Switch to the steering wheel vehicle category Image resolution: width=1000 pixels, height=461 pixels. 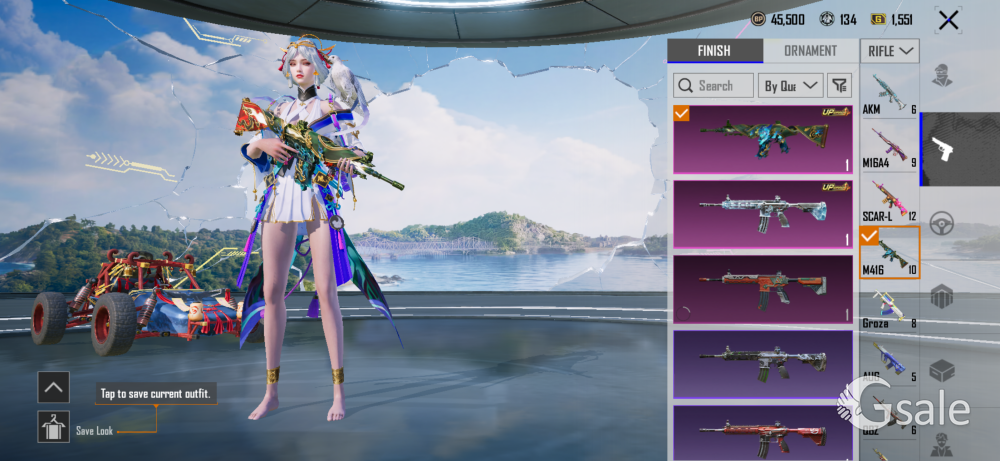[x=941, y=223]
